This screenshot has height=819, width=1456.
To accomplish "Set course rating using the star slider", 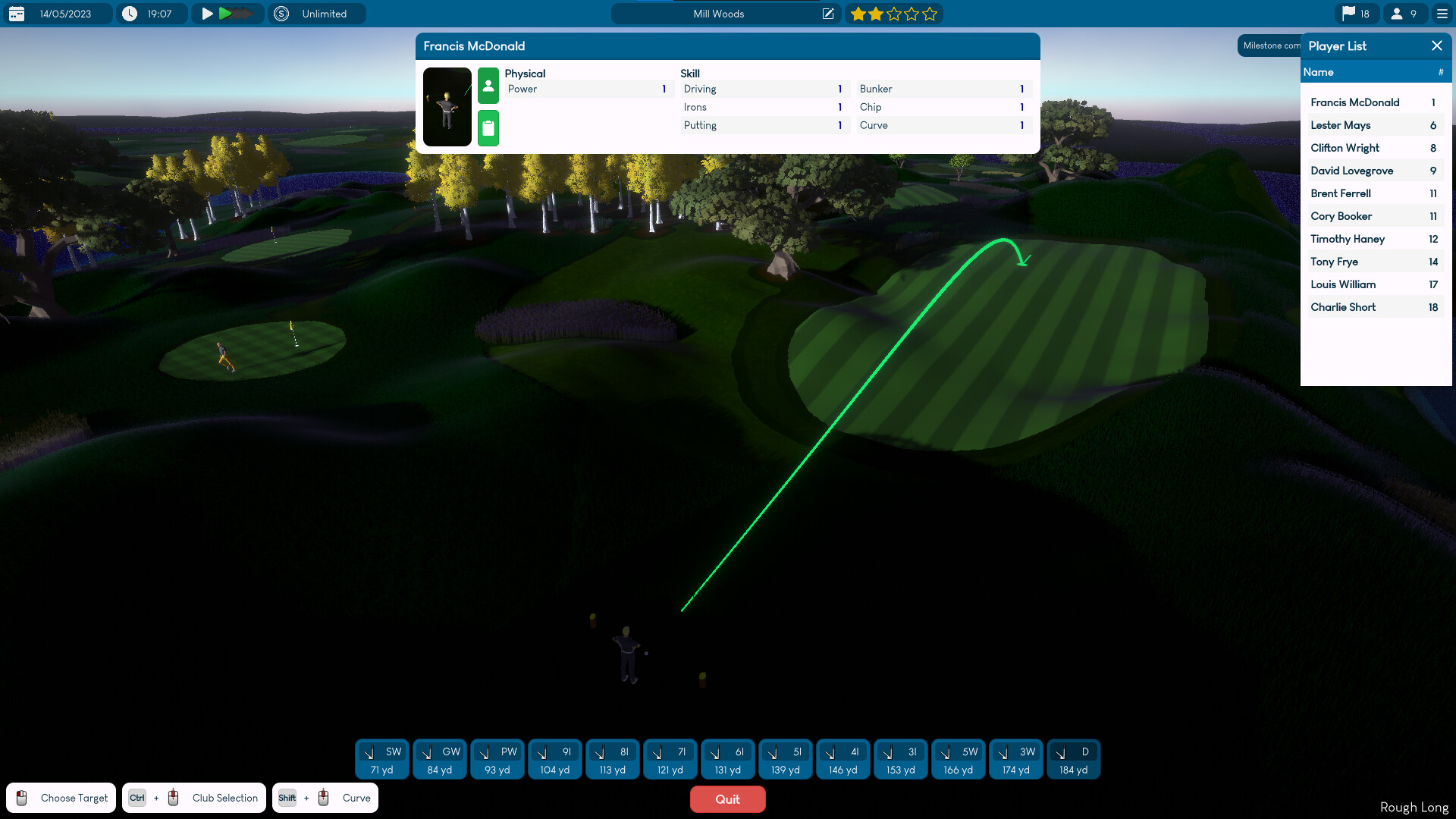I will point(894,13).
